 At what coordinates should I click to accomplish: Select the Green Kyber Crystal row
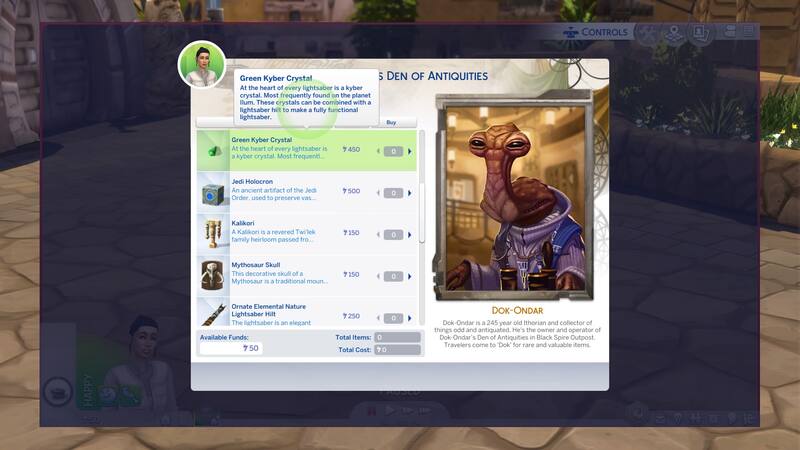pos(290,150)
